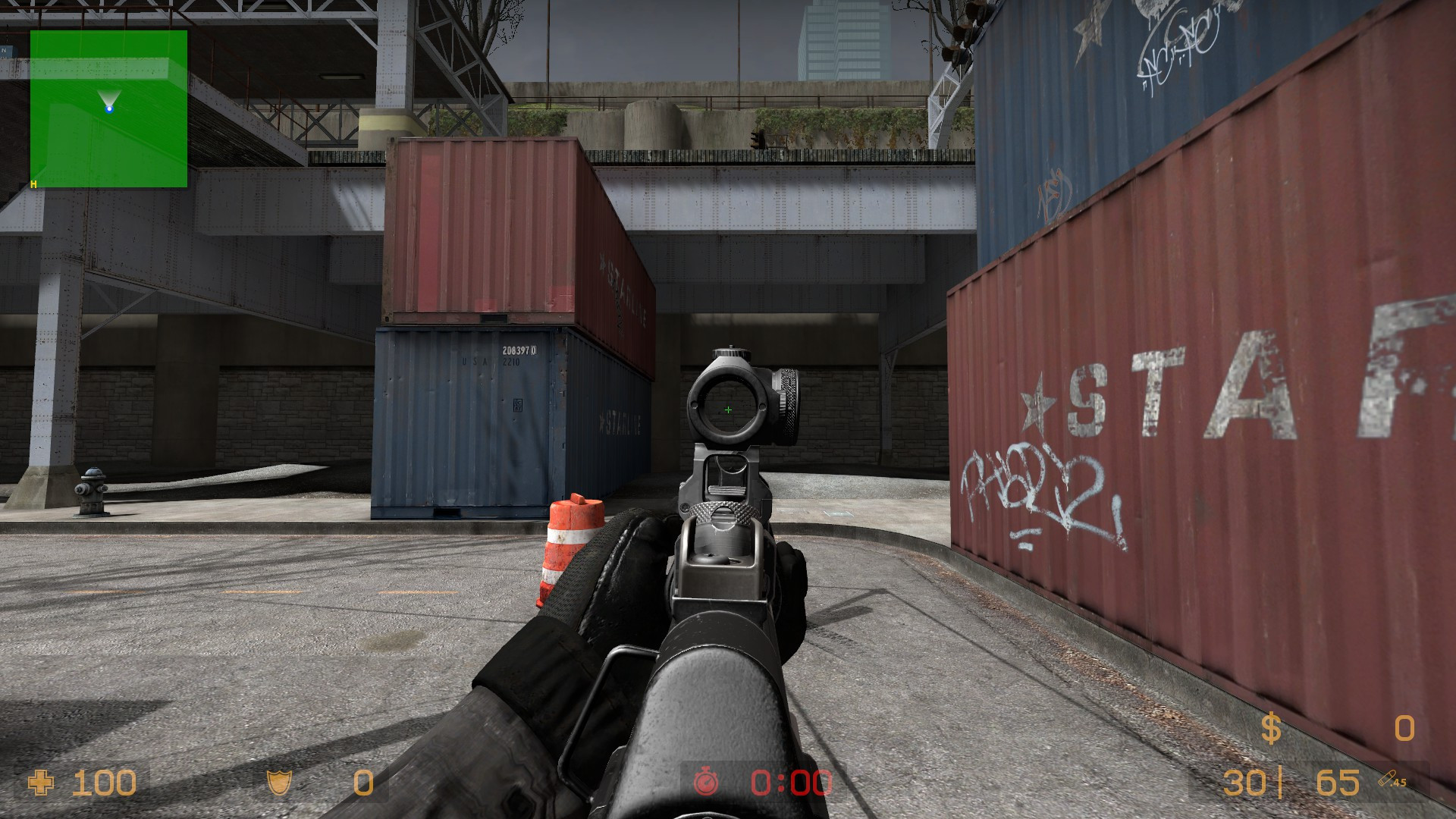Click the green crosshair in the scope
Image resolution: width=1456 pixels, height=819 pixels.
click(x=728, y=409)
